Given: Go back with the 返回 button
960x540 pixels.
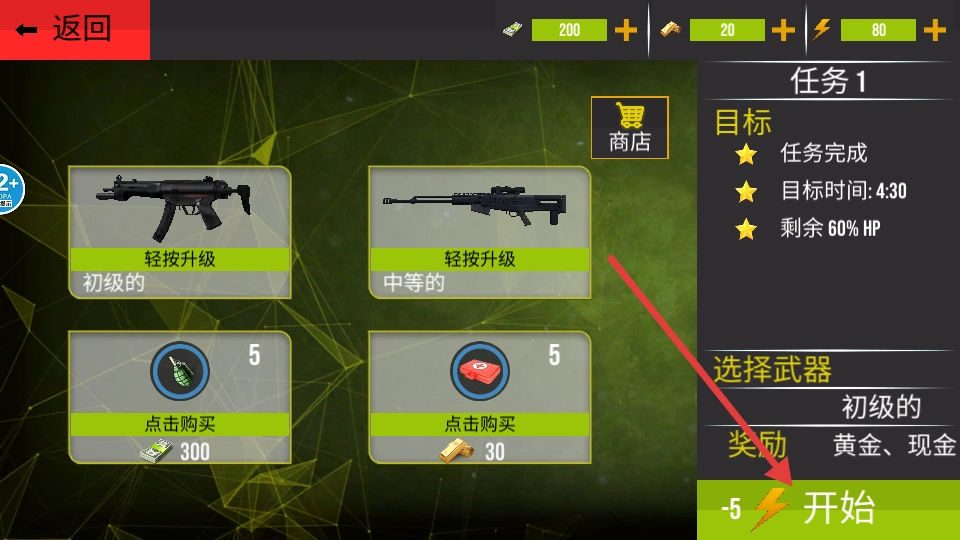Looking at the screenshot, I should tap(74, 29).
